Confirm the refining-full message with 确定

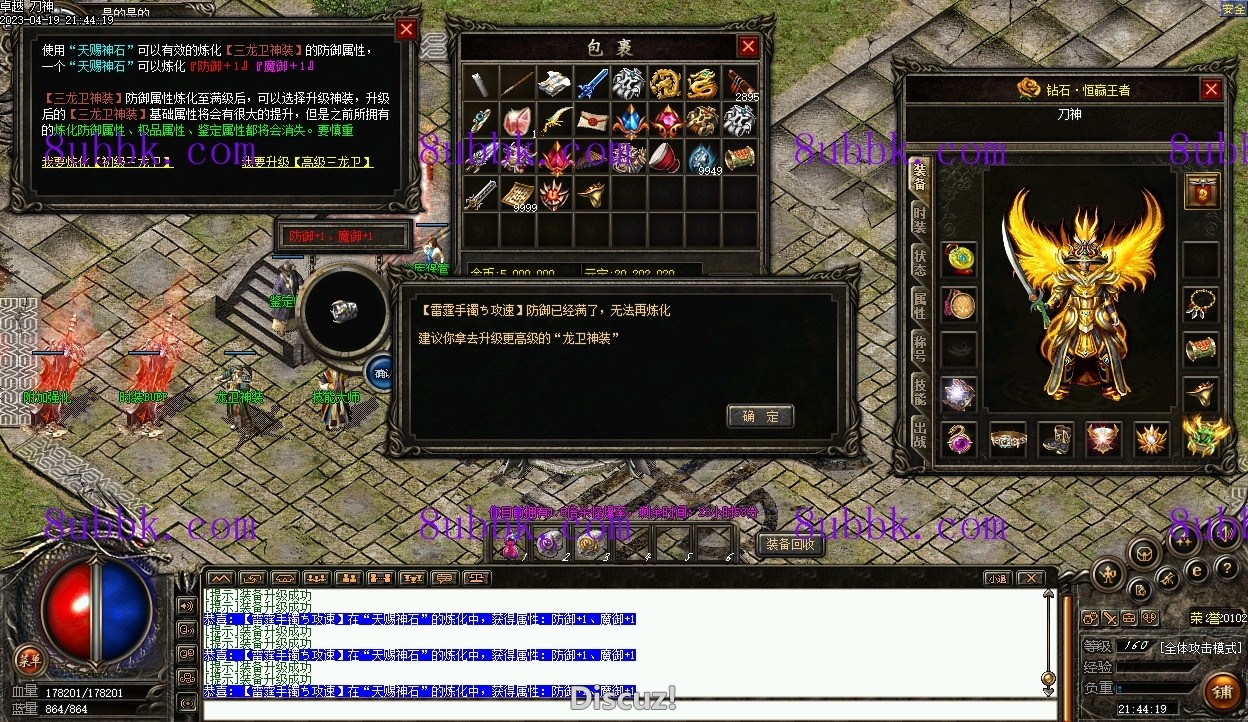[x=760, y=416]
